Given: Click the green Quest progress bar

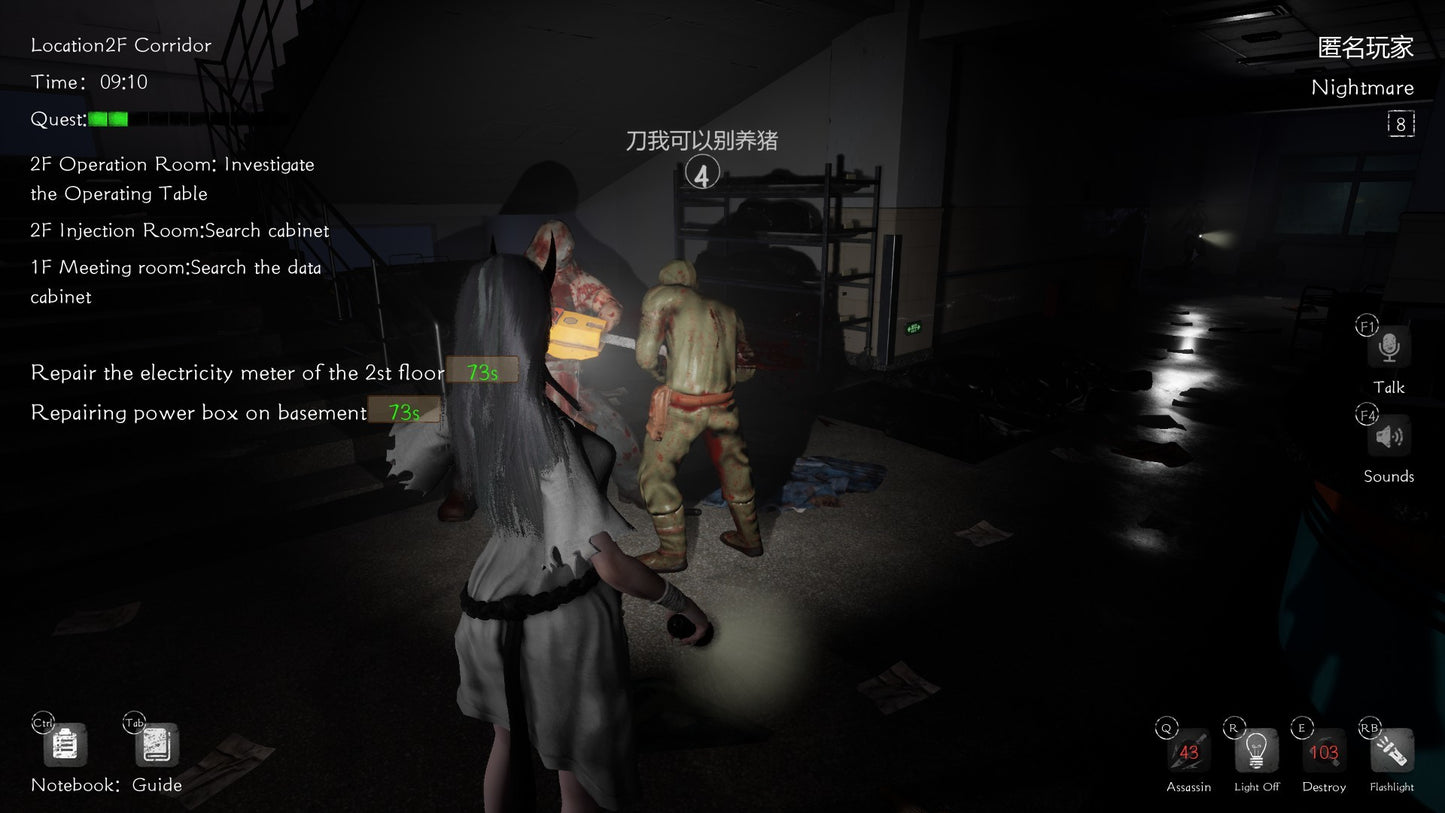Looking at the screenshot, I should point(107,118).
